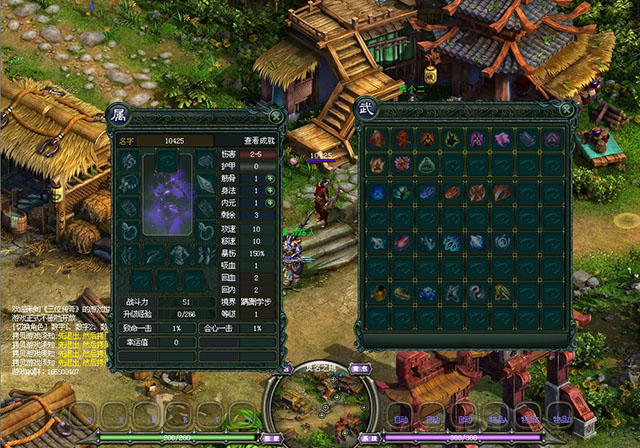This screenshot has height=448, width=640.
Task: Select the green triangle skill icon
Action: coord(427,165)
